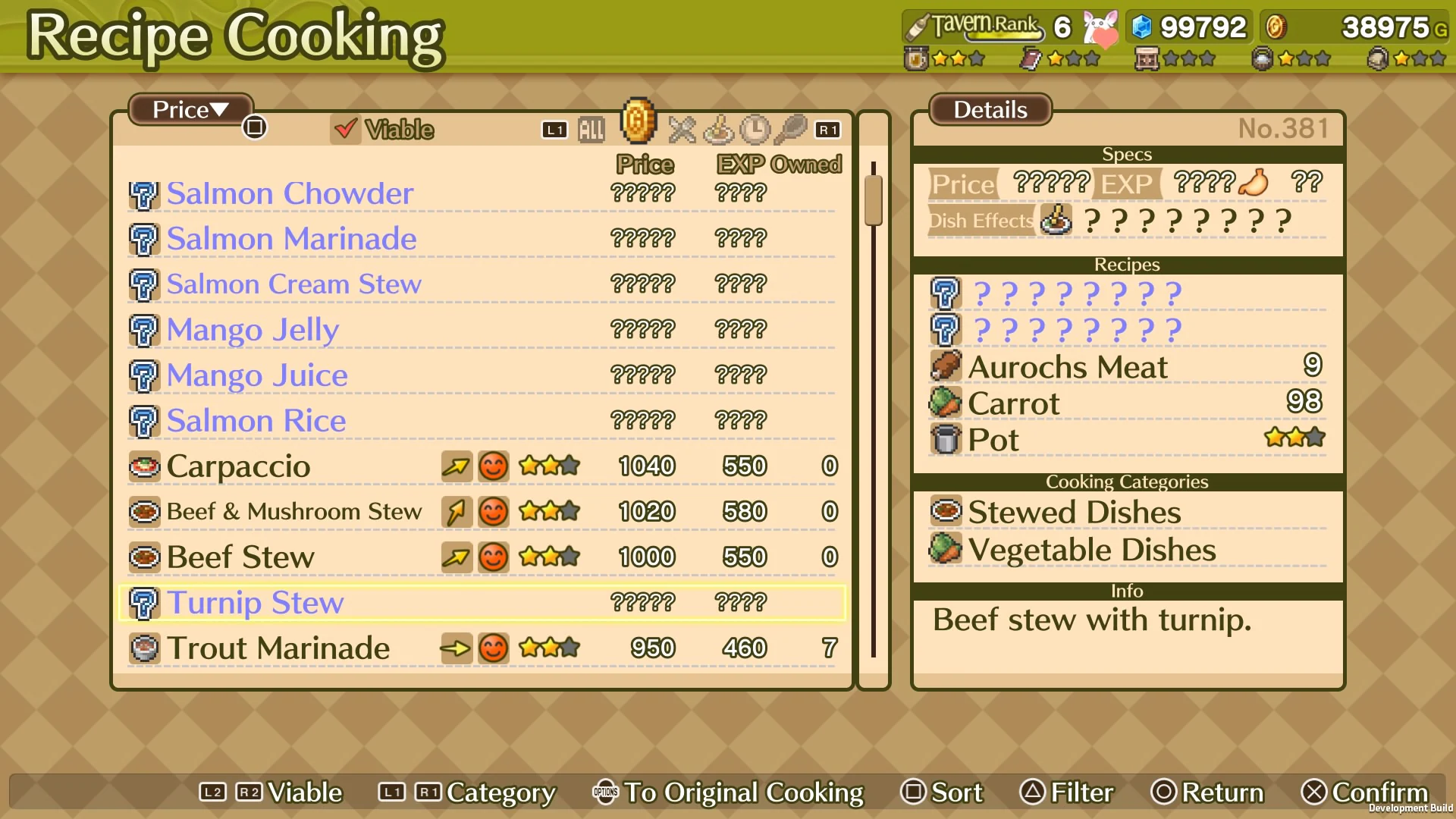1456x819 pixels.
Task: Click the mug rating icon below Tavern Rank
Action: [x=918, y=58]
